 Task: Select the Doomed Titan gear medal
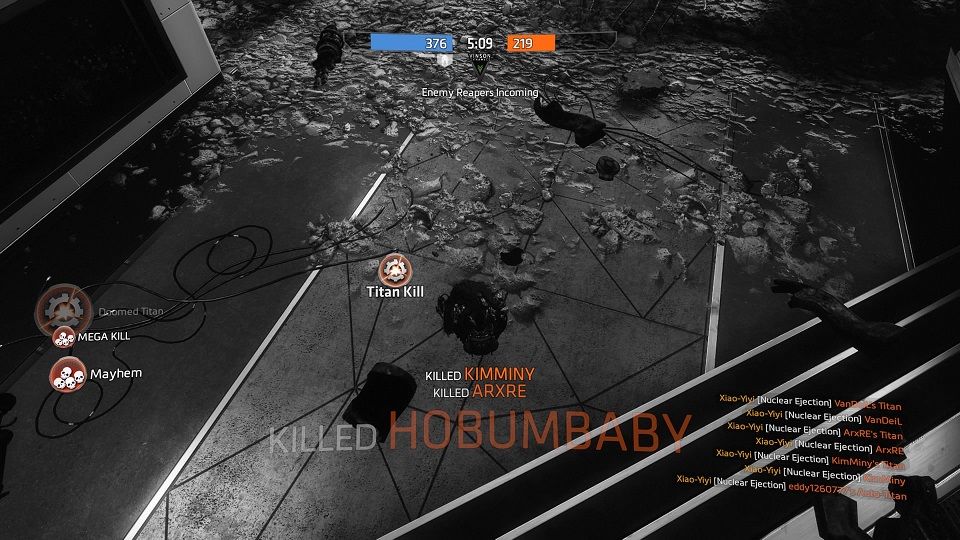point(64,308)
